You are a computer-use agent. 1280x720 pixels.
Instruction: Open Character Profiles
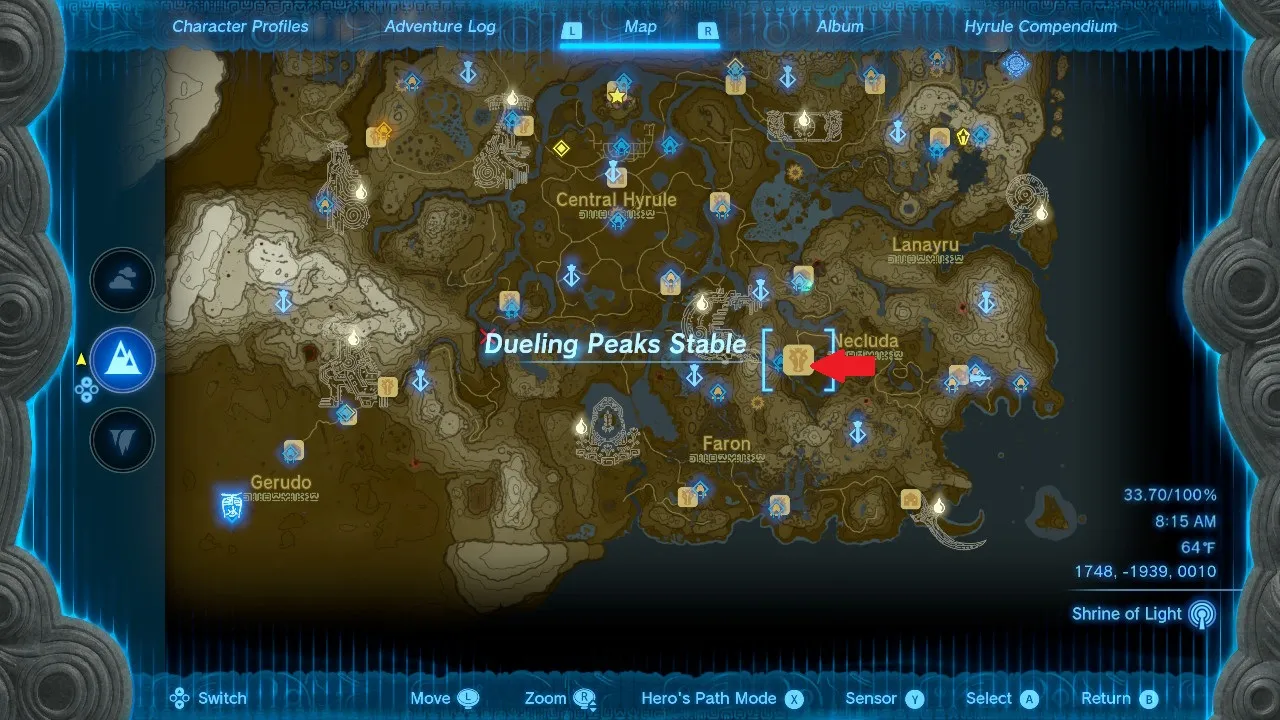click(240, 26)
